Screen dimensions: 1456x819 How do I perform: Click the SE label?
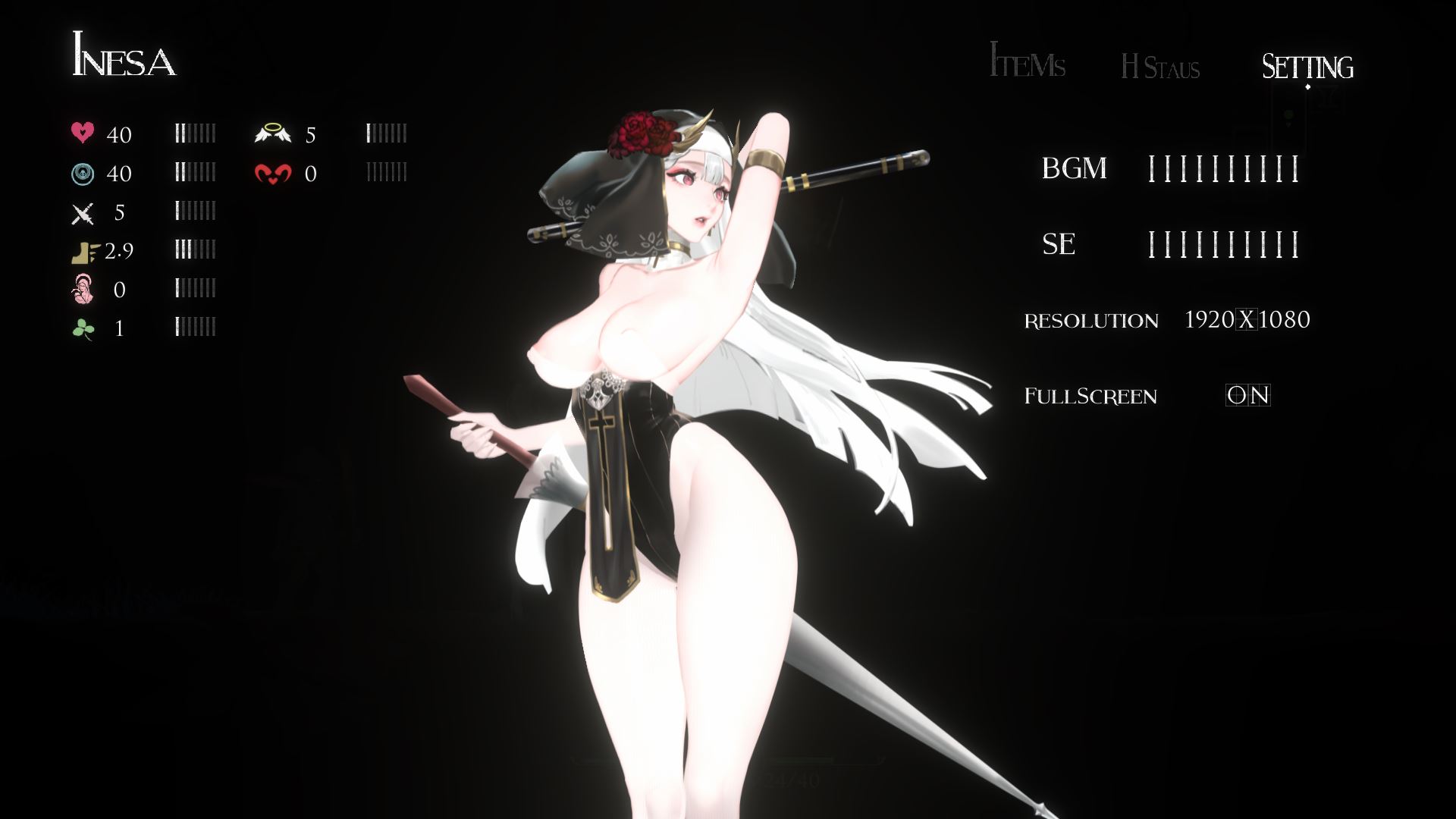[x=1060, y=245]
